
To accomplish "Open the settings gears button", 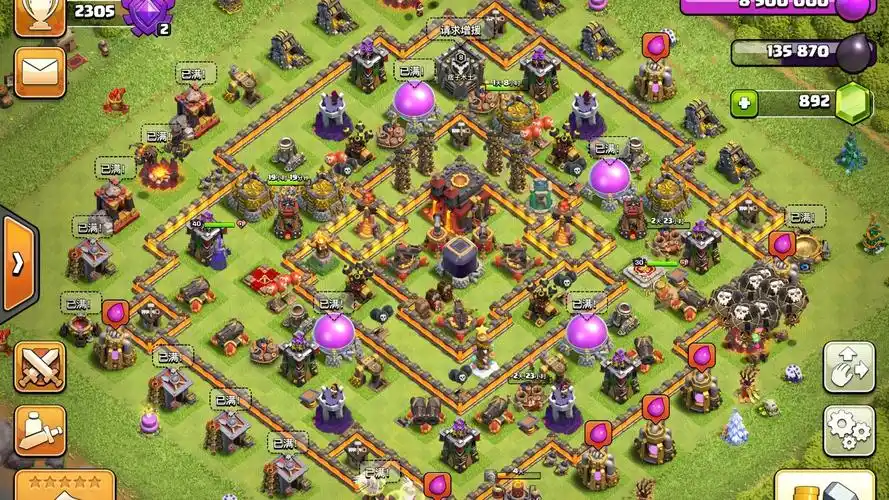I will coord(848,430).
